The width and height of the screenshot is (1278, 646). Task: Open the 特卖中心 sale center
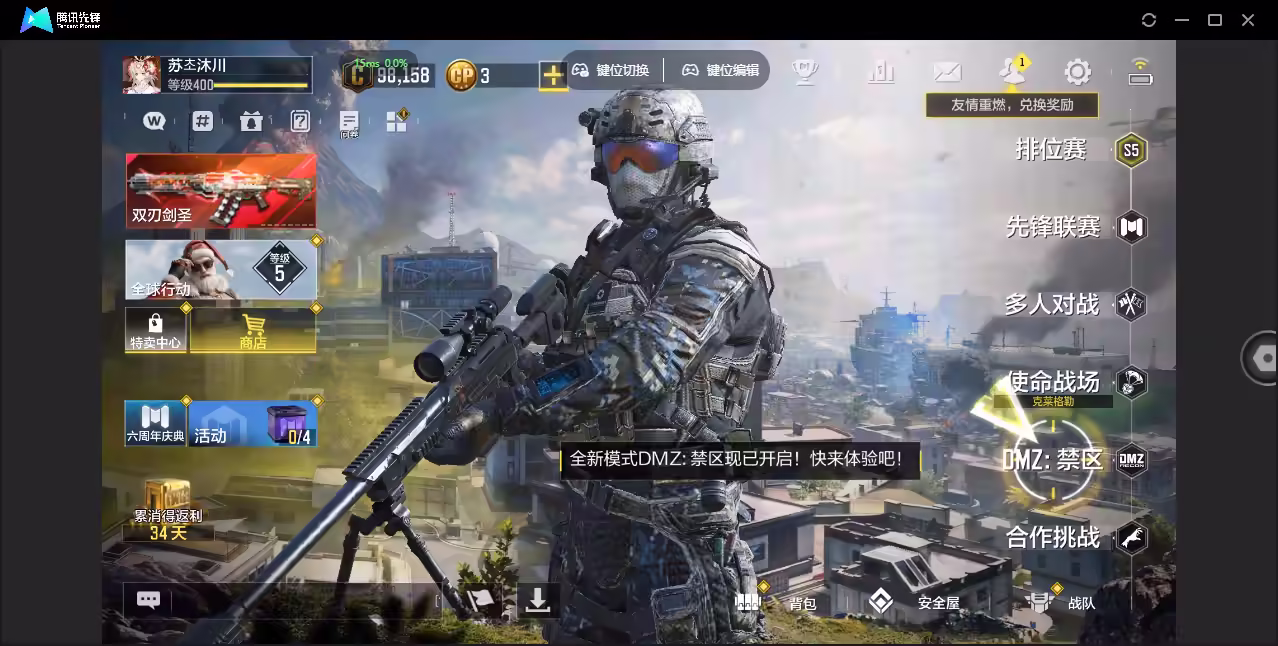[x=155, y=330]
